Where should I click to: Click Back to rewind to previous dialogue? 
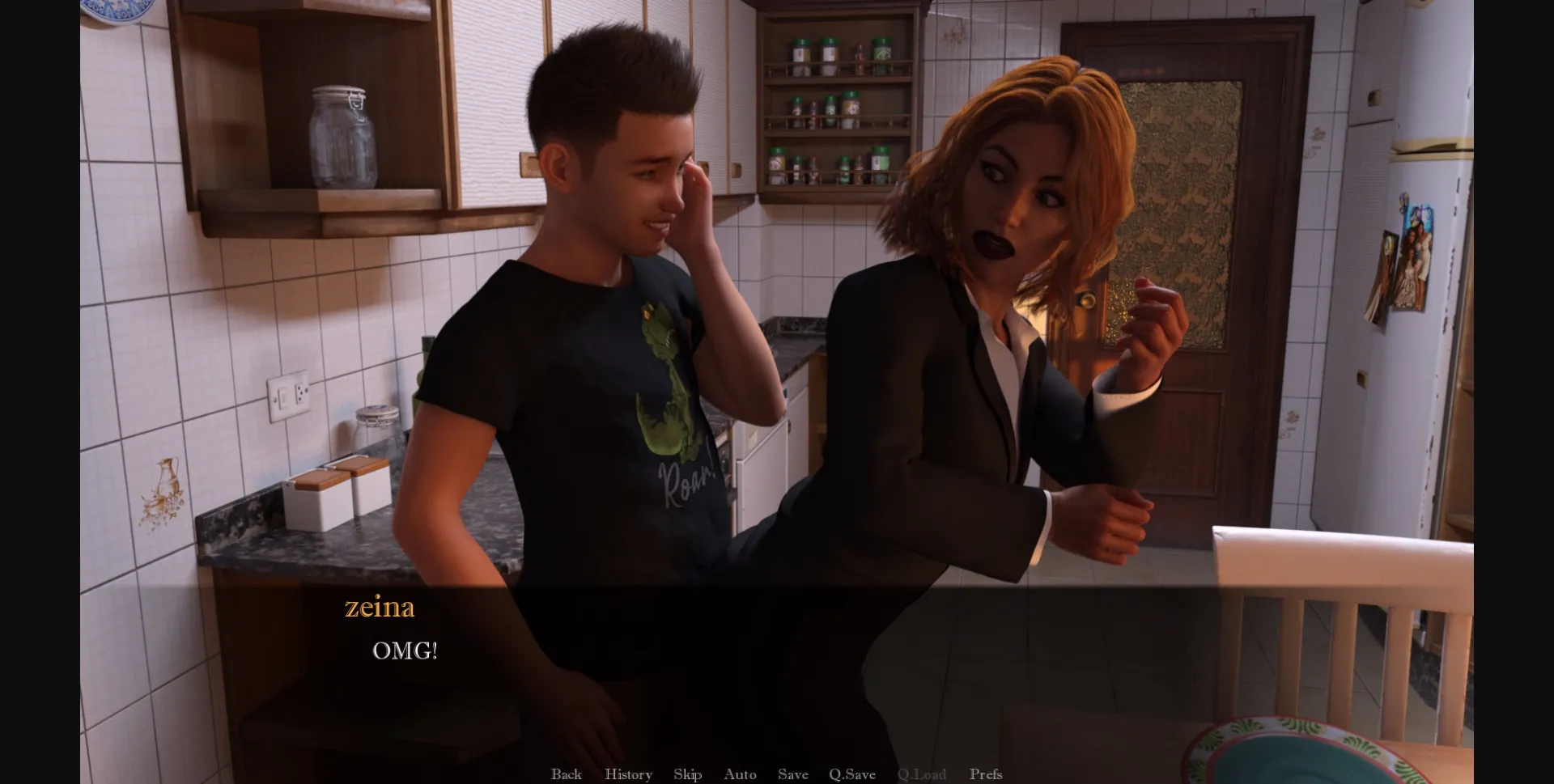(567, 774)
